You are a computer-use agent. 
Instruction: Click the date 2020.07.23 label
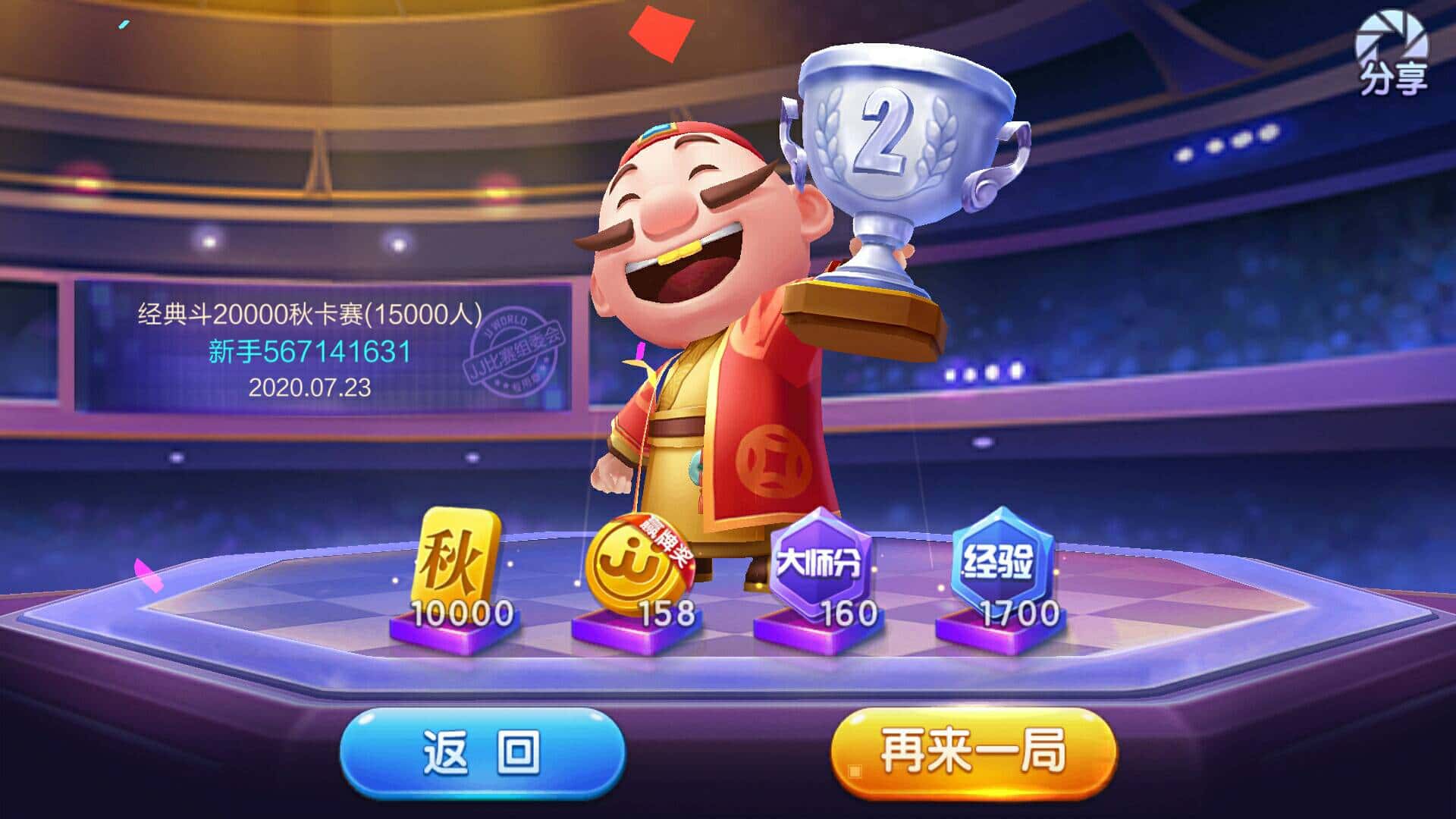tap(309, 388)
